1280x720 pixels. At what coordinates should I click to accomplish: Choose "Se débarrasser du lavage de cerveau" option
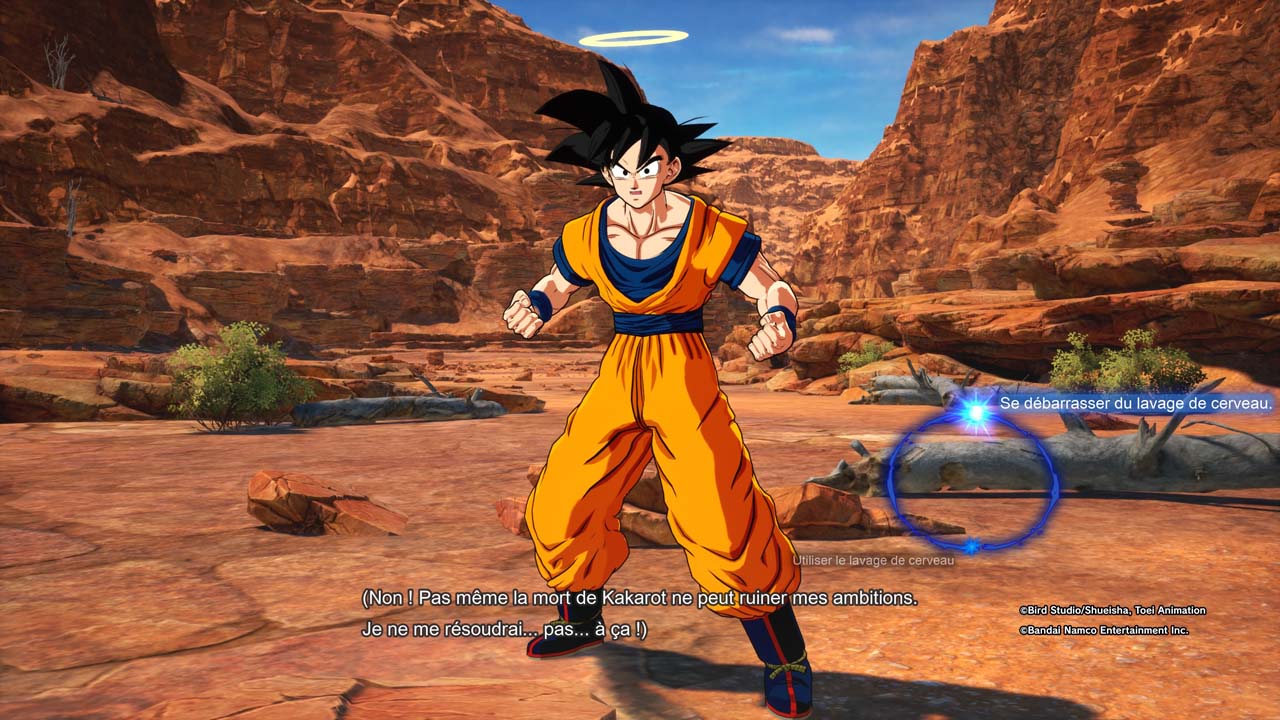tap(1135, 404)
